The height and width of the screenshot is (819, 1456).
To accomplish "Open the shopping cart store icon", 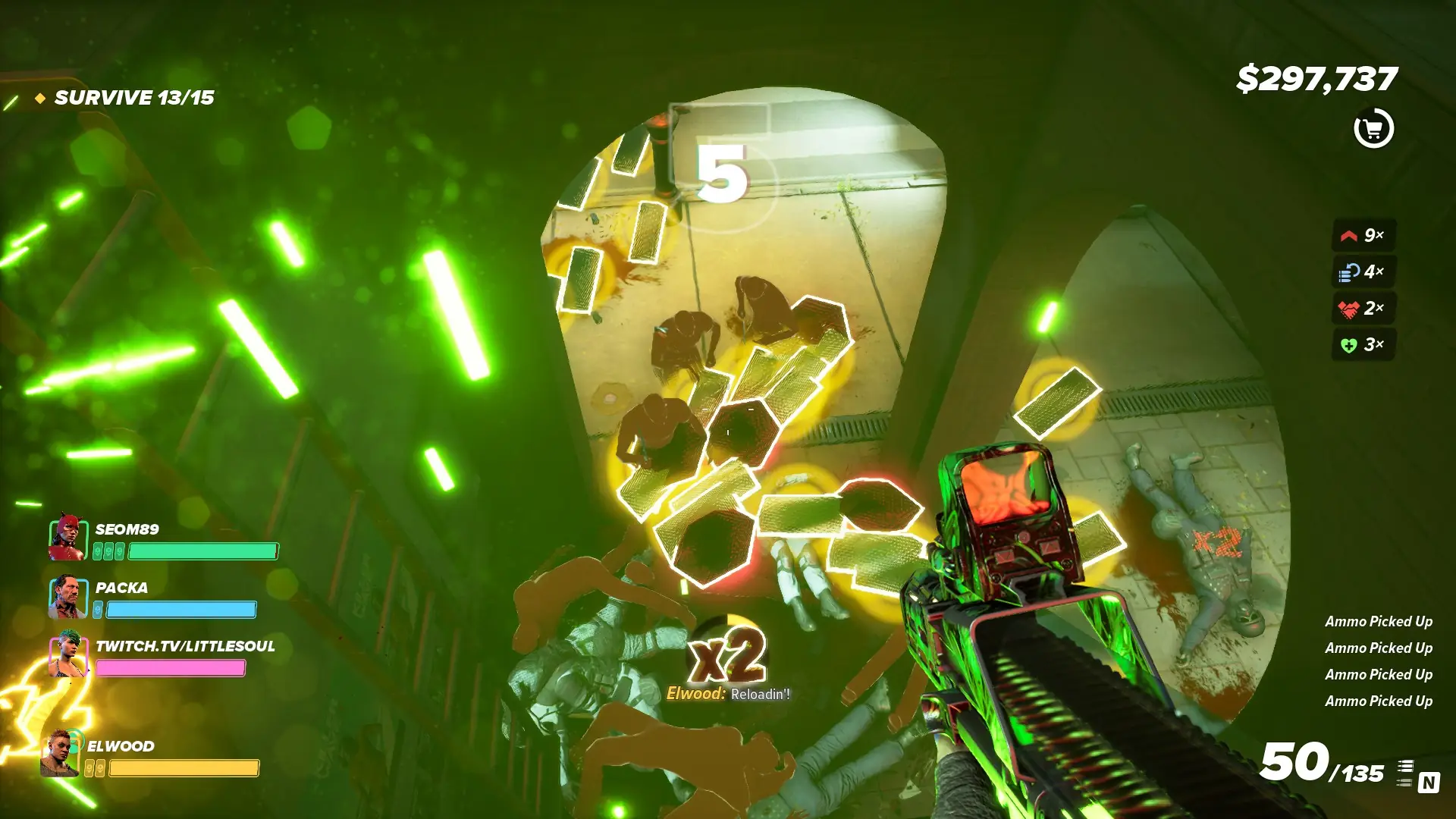I will 1373,129.
